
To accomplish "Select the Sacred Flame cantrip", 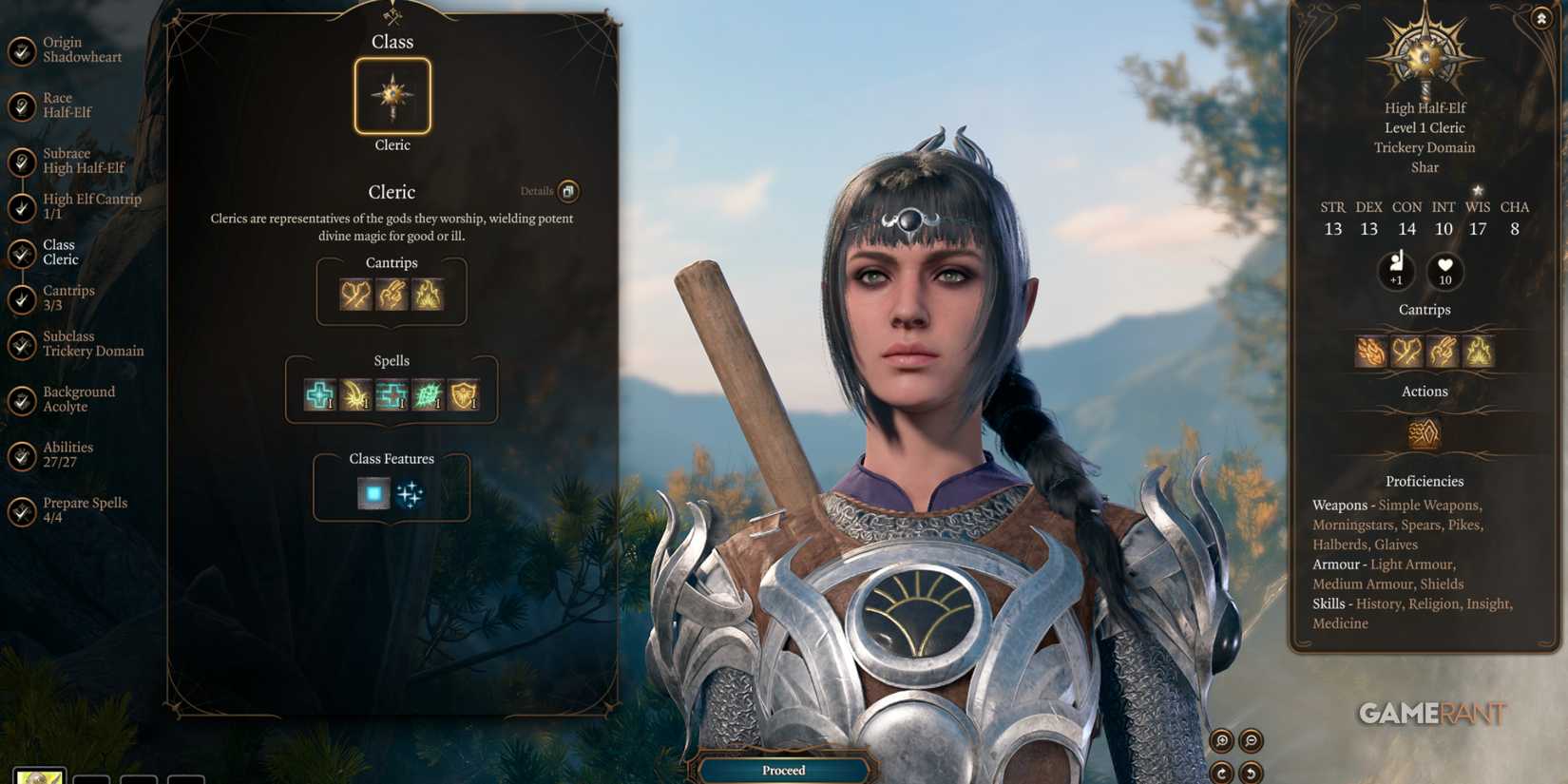I will pos(430,296).
